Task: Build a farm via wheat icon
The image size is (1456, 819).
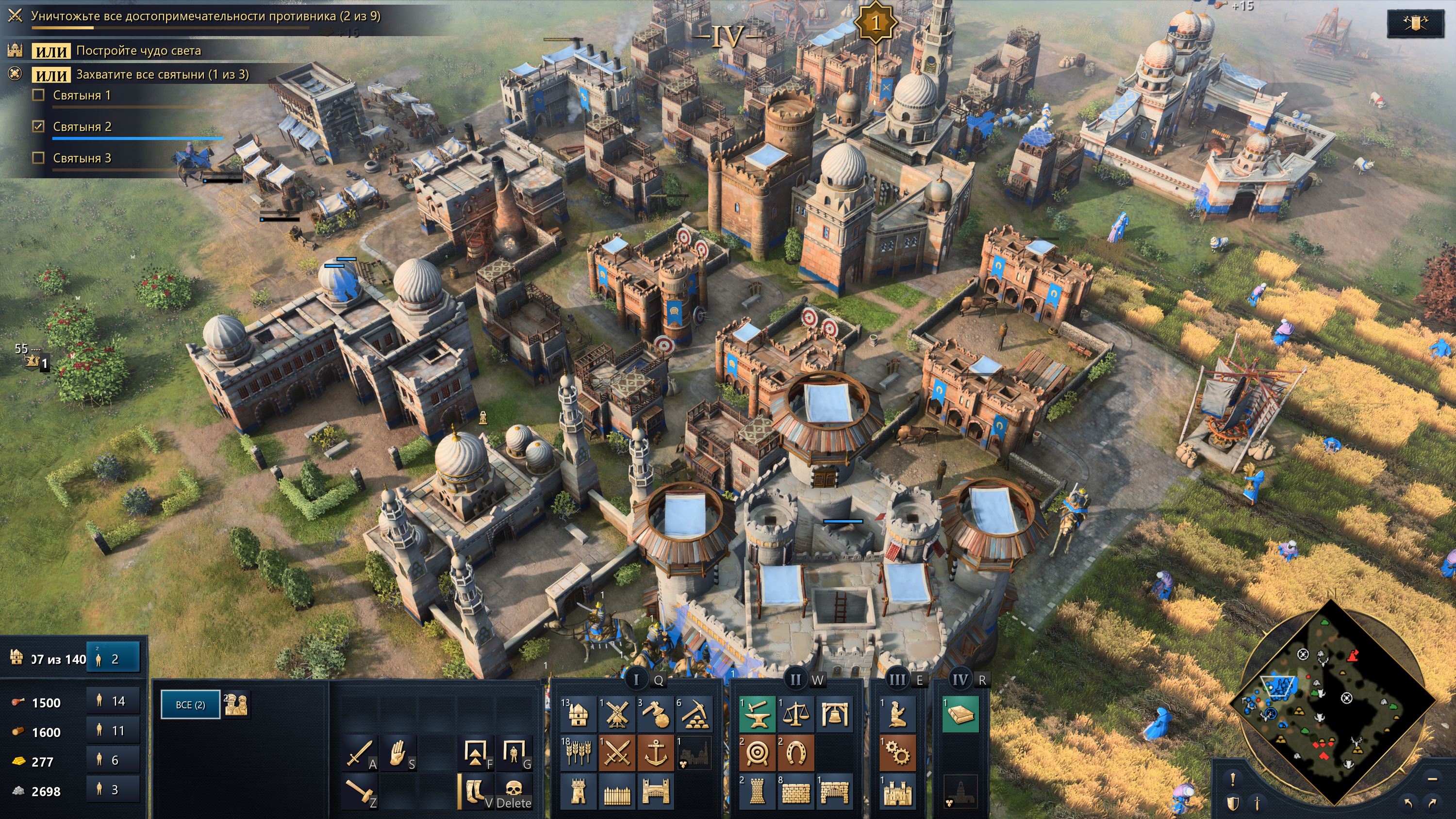Action: click(578, 753)
